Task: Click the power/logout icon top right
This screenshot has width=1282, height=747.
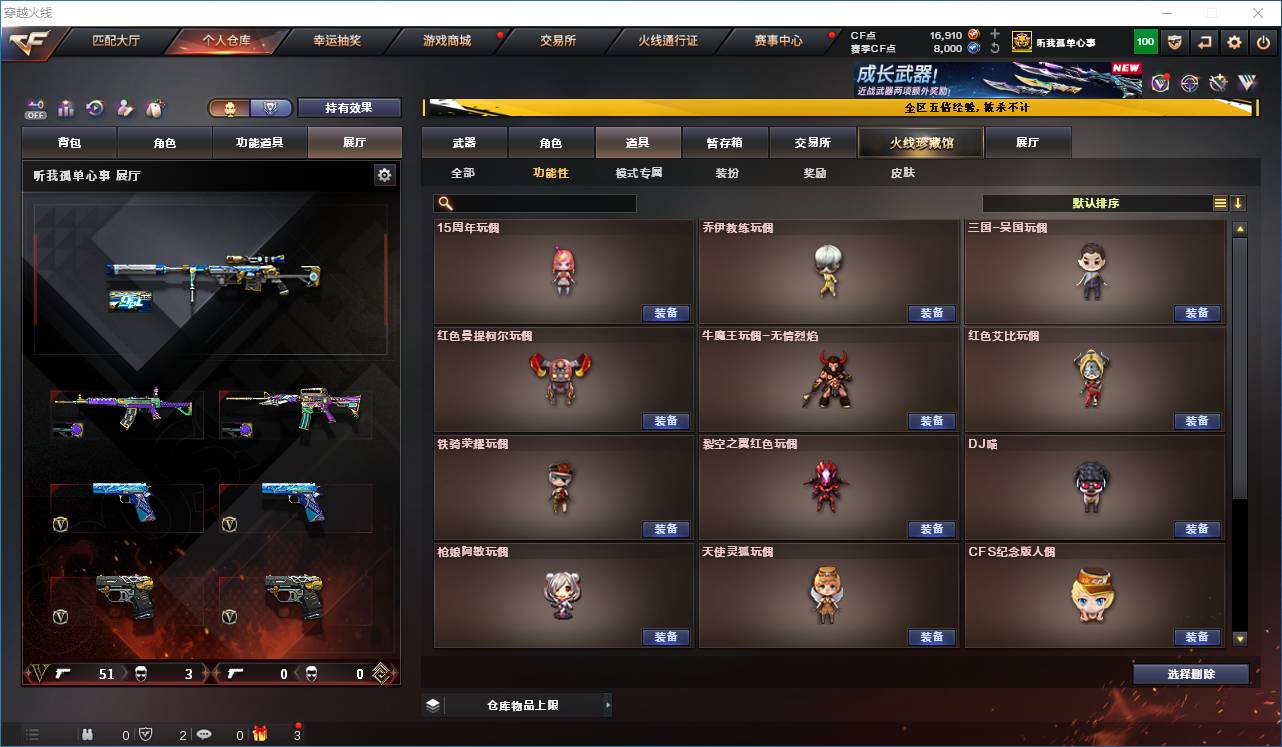Action: pyautogui.click(x=1261, y=41)
